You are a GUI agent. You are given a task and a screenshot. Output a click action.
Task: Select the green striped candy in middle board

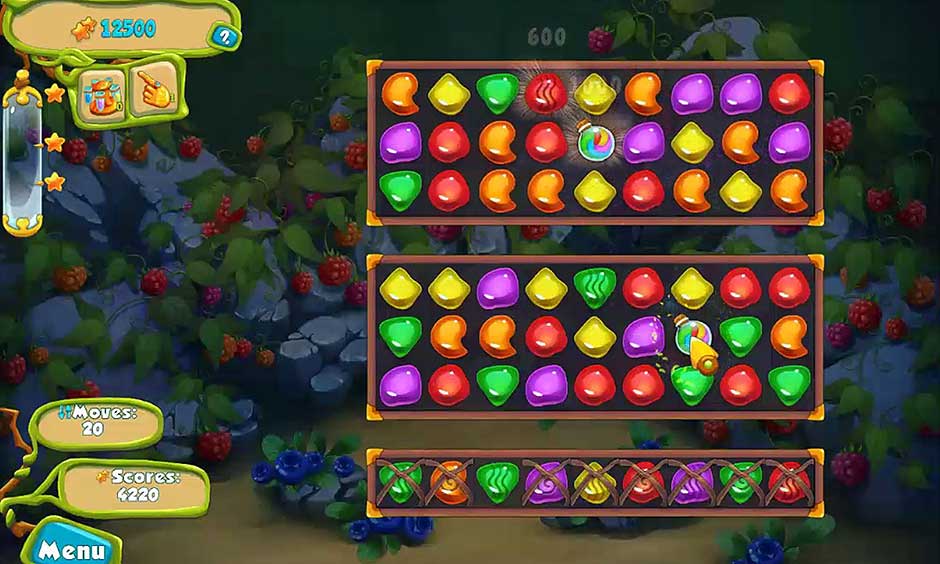(x=595, y=288)
